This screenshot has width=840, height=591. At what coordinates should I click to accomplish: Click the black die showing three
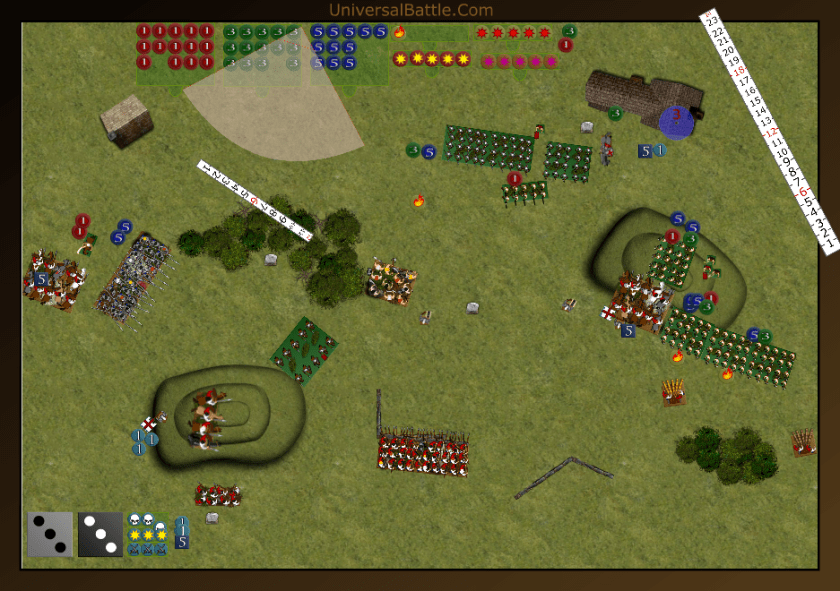pos(100,534)
